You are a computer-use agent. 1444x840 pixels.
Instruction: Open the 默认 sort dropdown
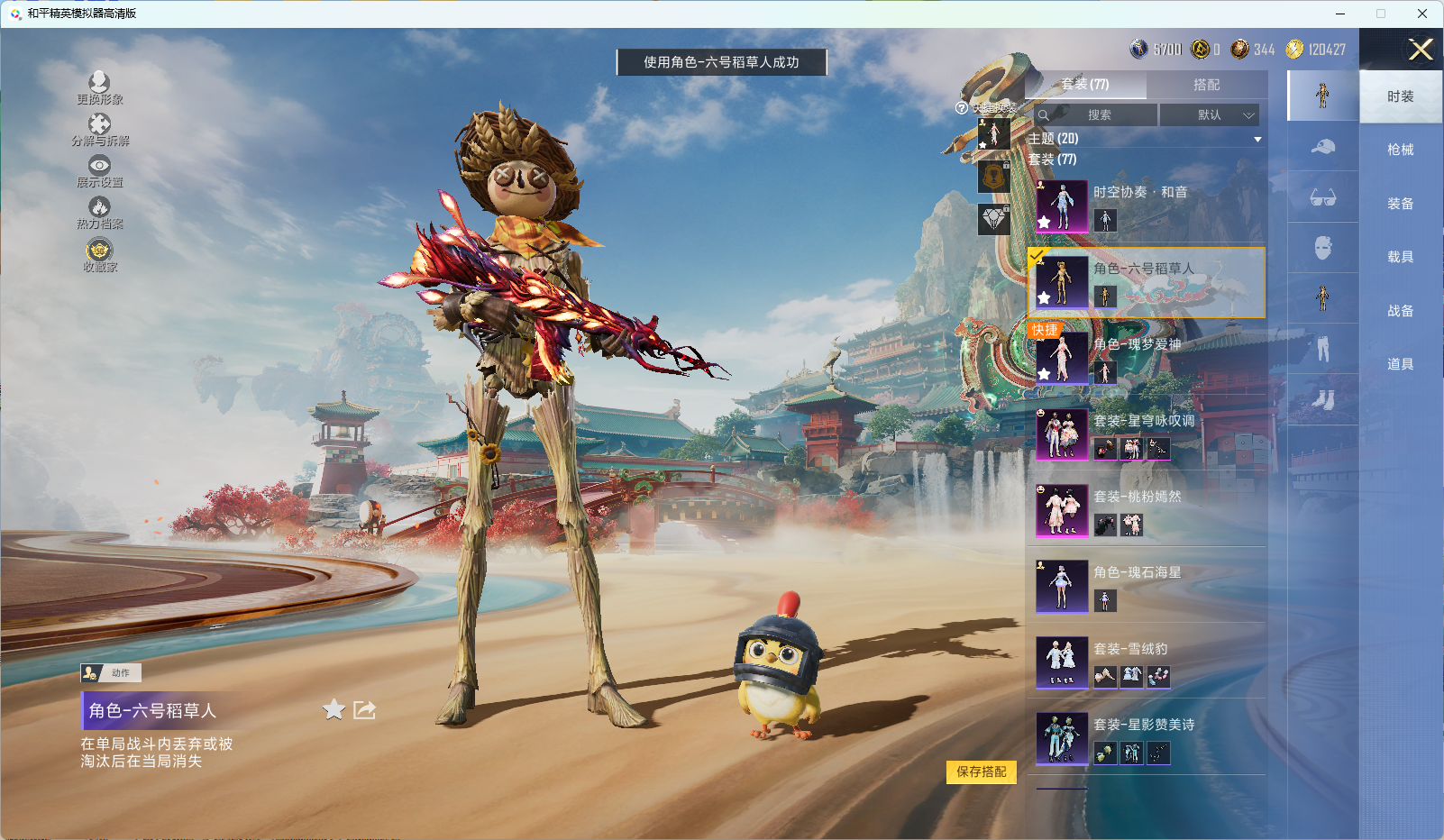(x=1209, y=115)
